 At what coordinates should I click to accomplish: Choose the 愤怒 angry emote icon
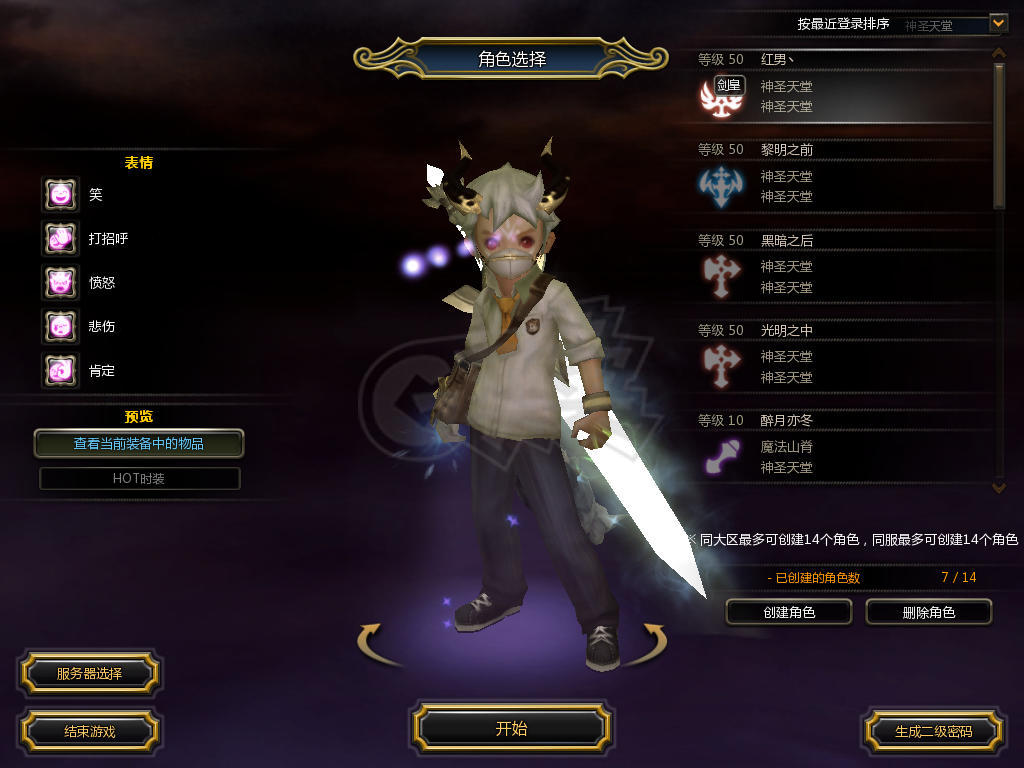tap(60, 282)
